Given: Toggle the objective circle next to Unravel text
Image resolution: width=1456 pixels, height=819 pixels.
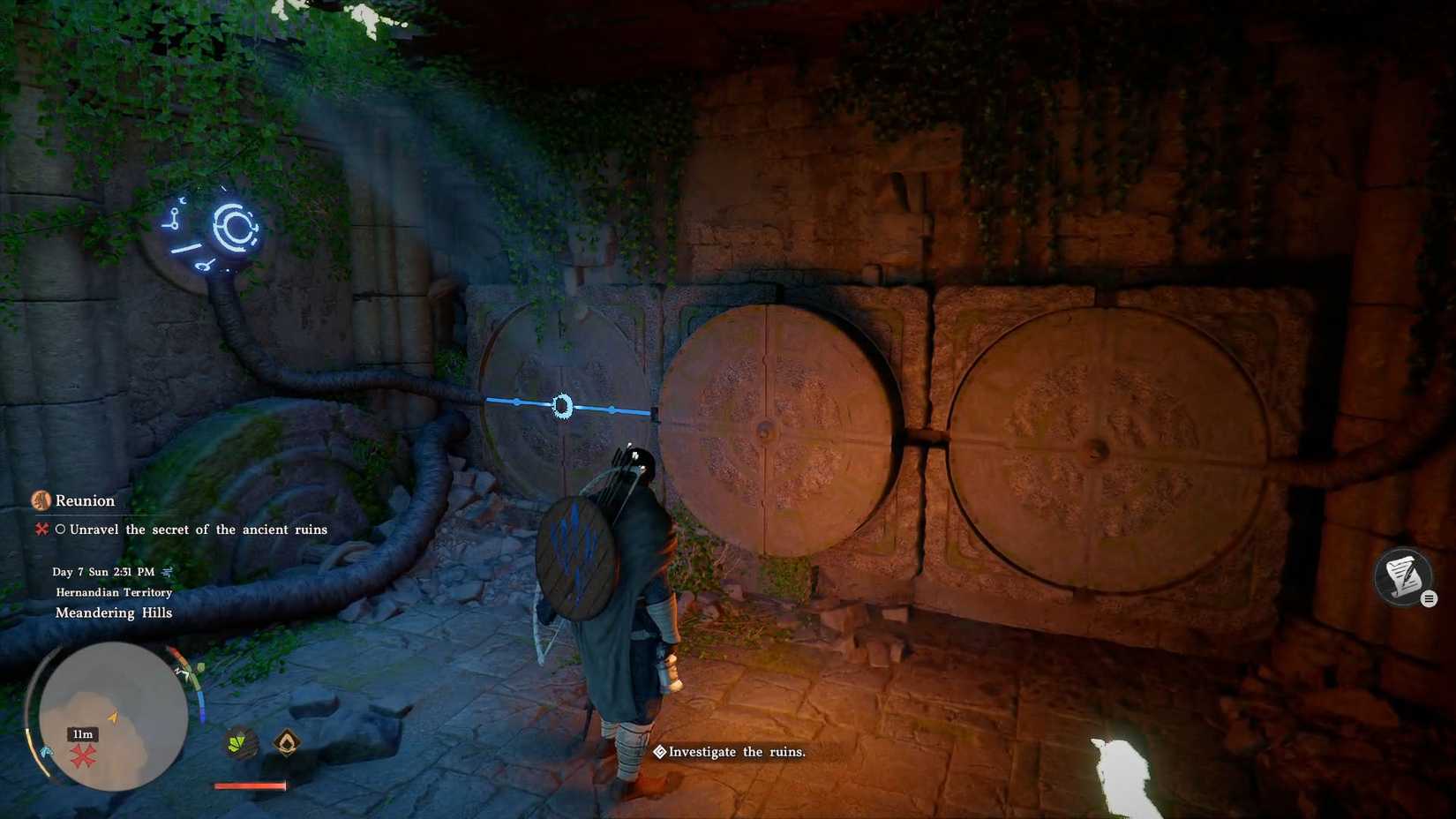Looking at the screenshot, I should pyautogui.click(x=60, y=530).
